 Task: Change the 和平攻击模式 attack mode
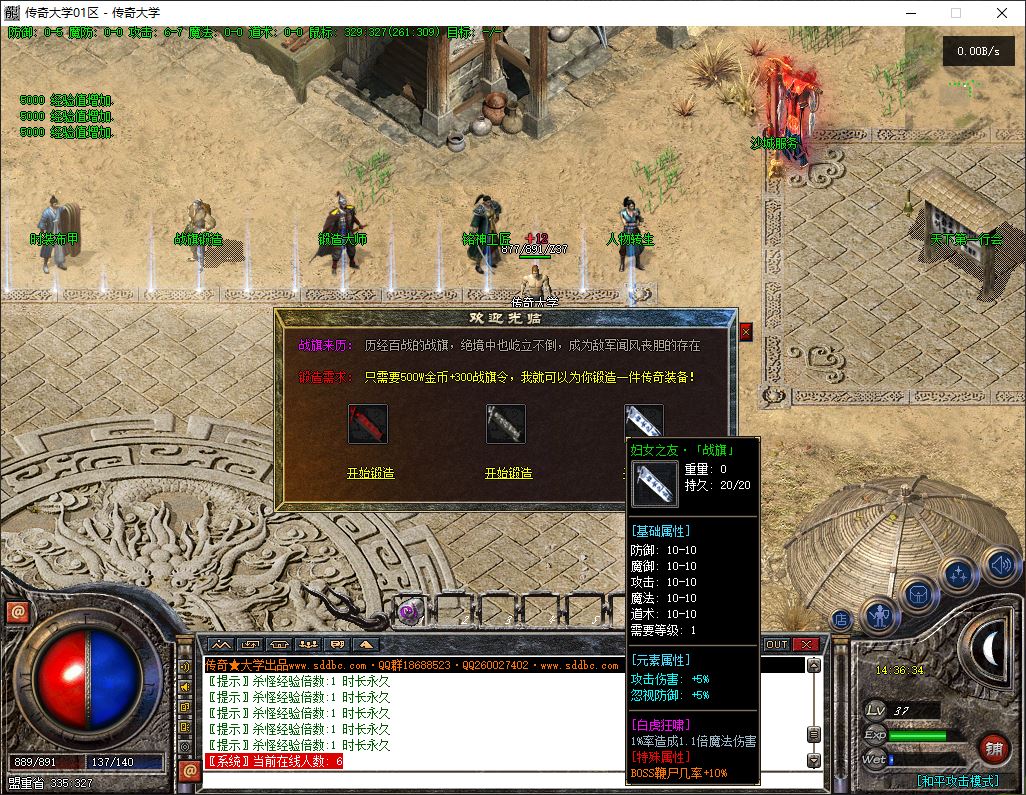tap(957, 781)
